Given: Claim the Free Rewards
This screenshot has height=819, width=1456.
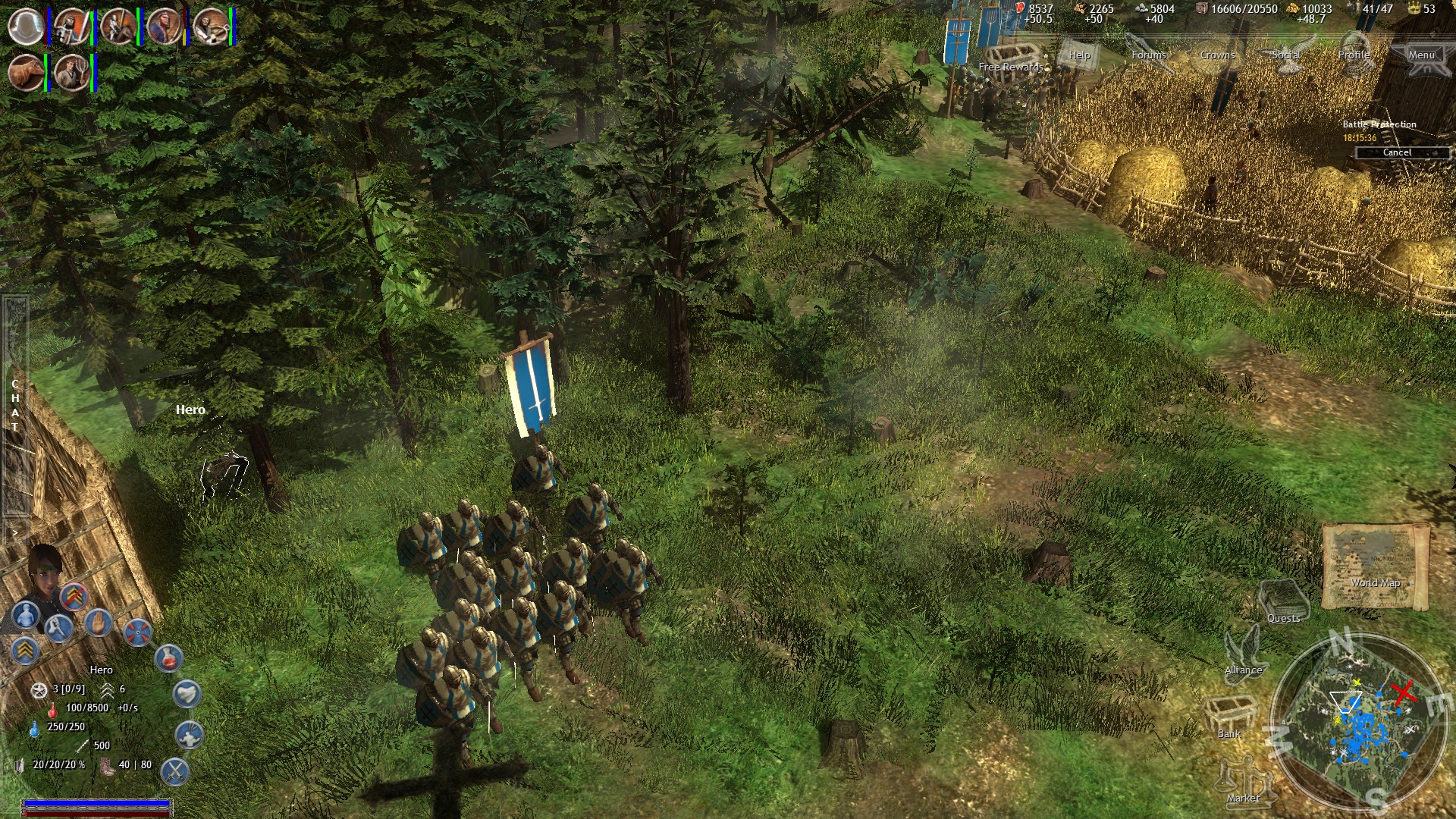Looking at the screenshot, I should [1010, 67].
